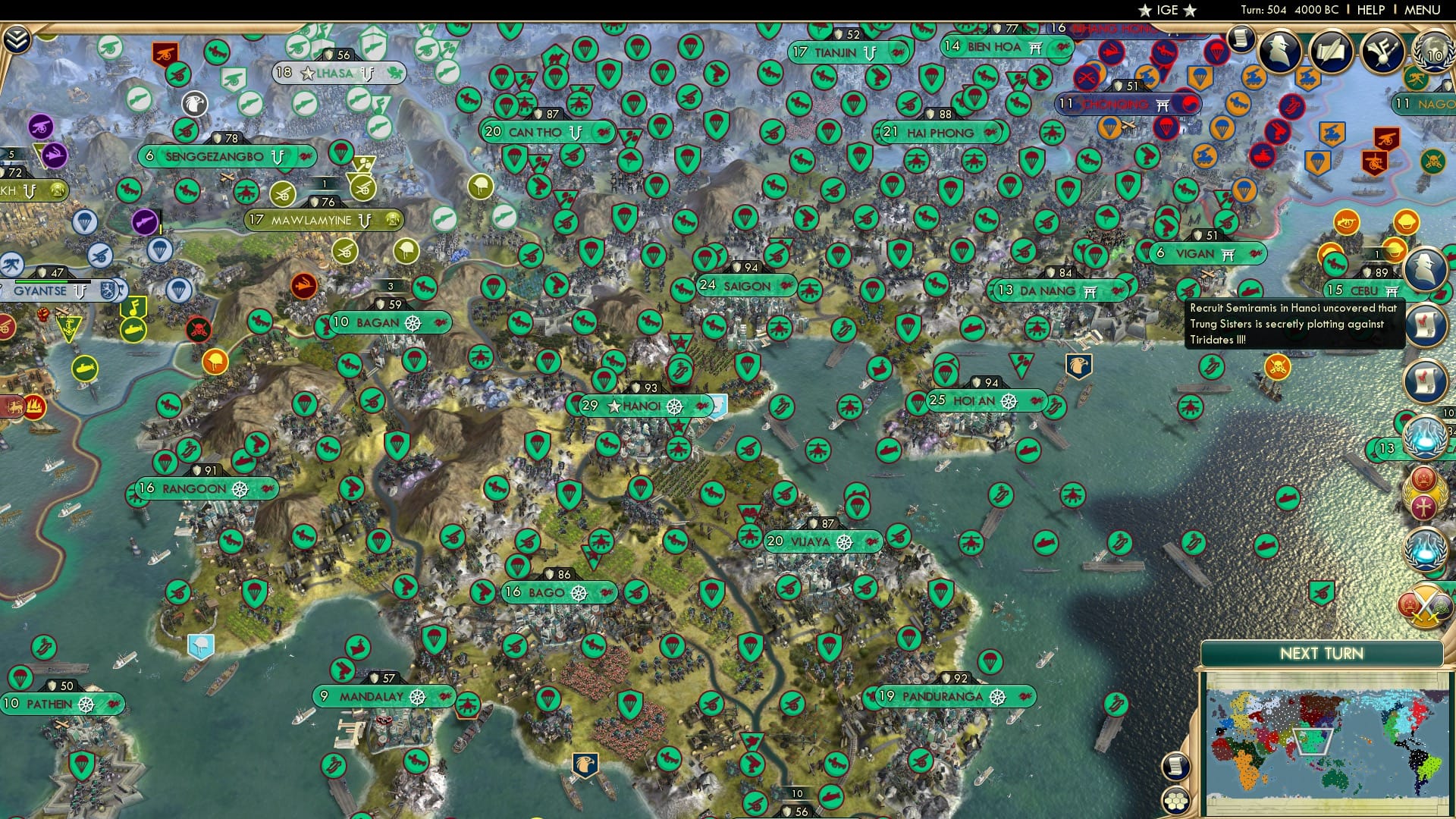Image resolution: width=1456 pixels, height=819 pixels.
Task: Click the hexagon icon below the minimap
Action: coord(1175,802)
